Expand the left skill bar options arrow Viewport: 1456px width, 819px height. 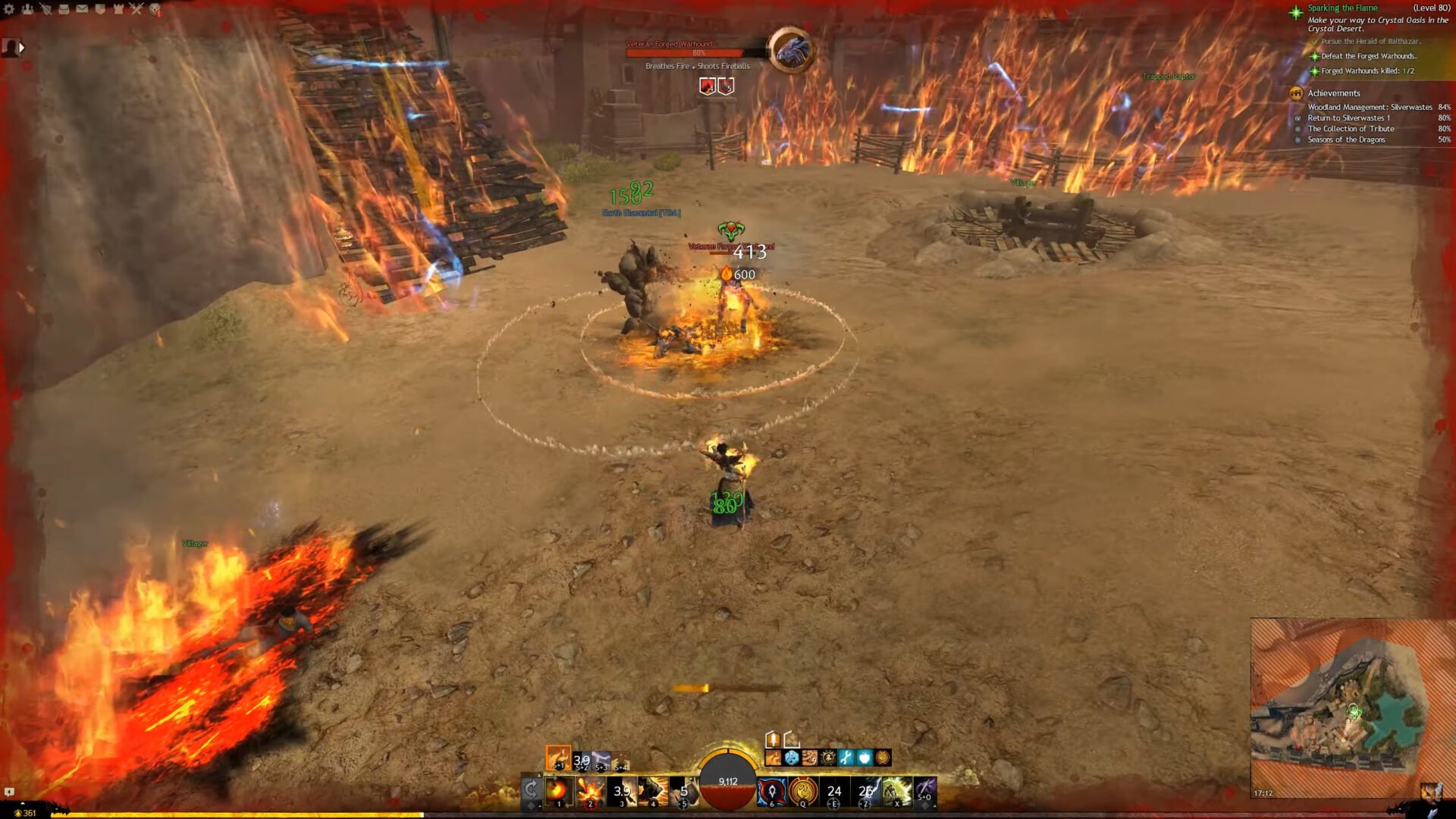(539, 775)
